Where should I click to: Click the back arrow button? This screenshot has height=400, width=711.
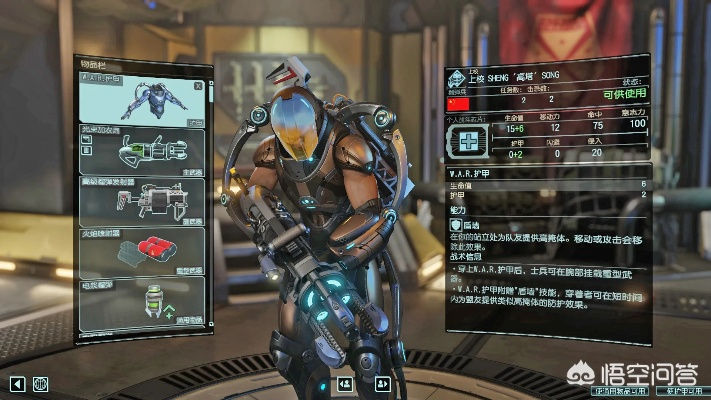(17, 383)
